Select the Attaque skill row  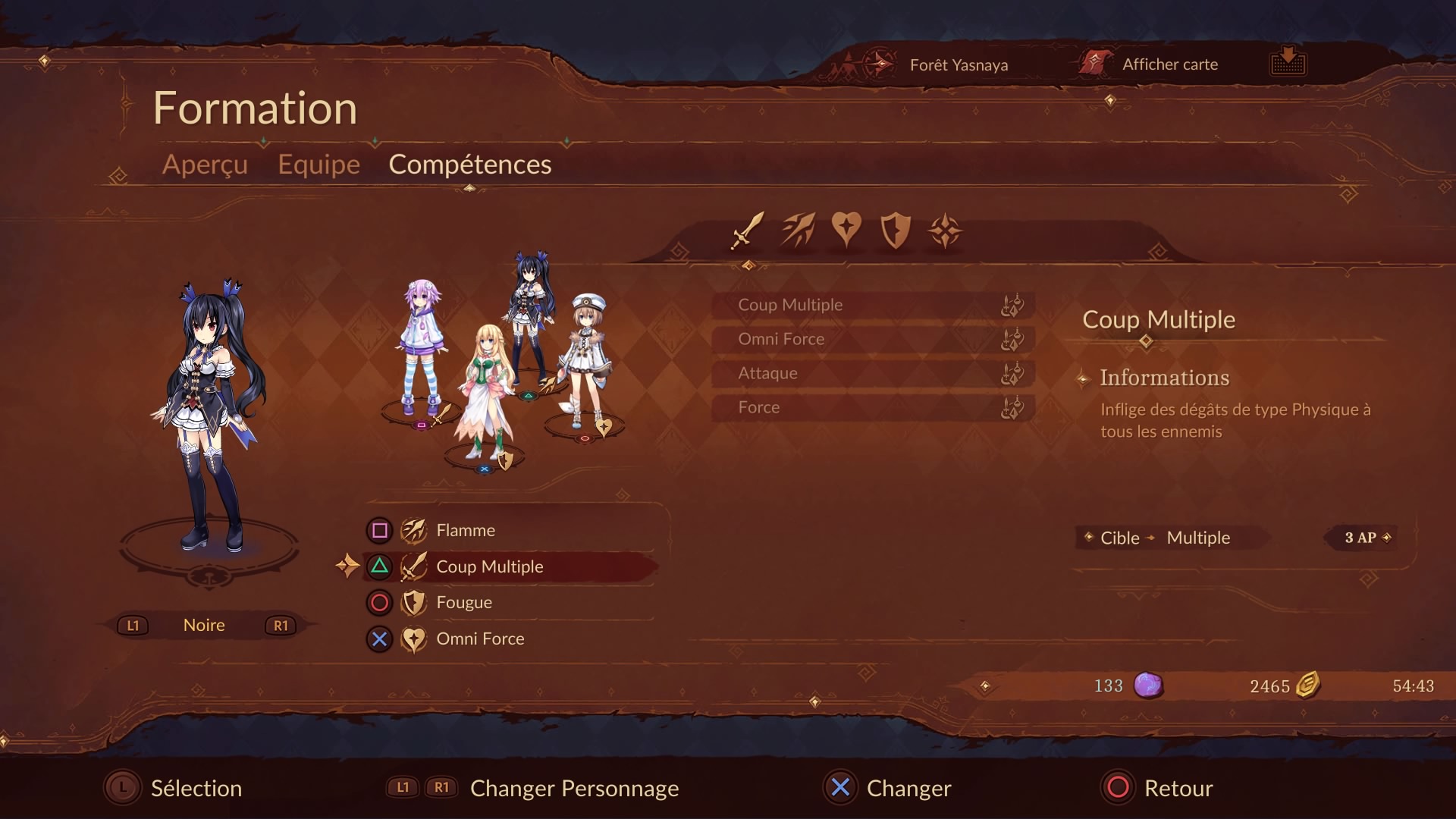point(872,373)
